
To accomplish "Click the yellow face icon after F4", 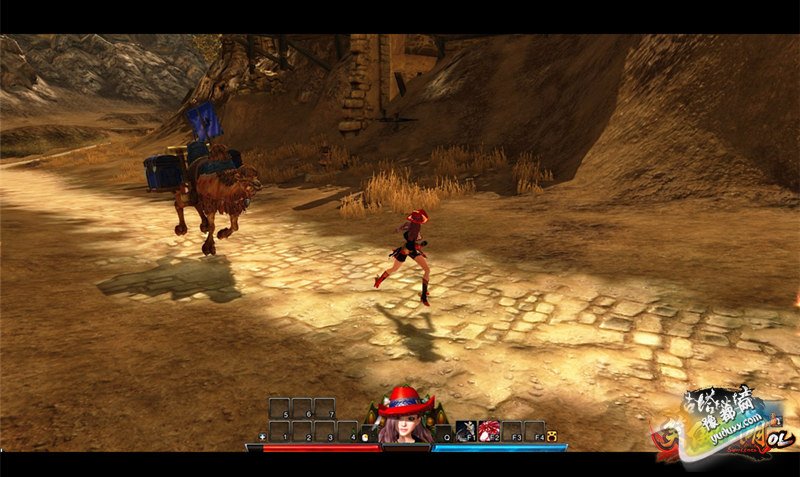I will click(553, 436).
